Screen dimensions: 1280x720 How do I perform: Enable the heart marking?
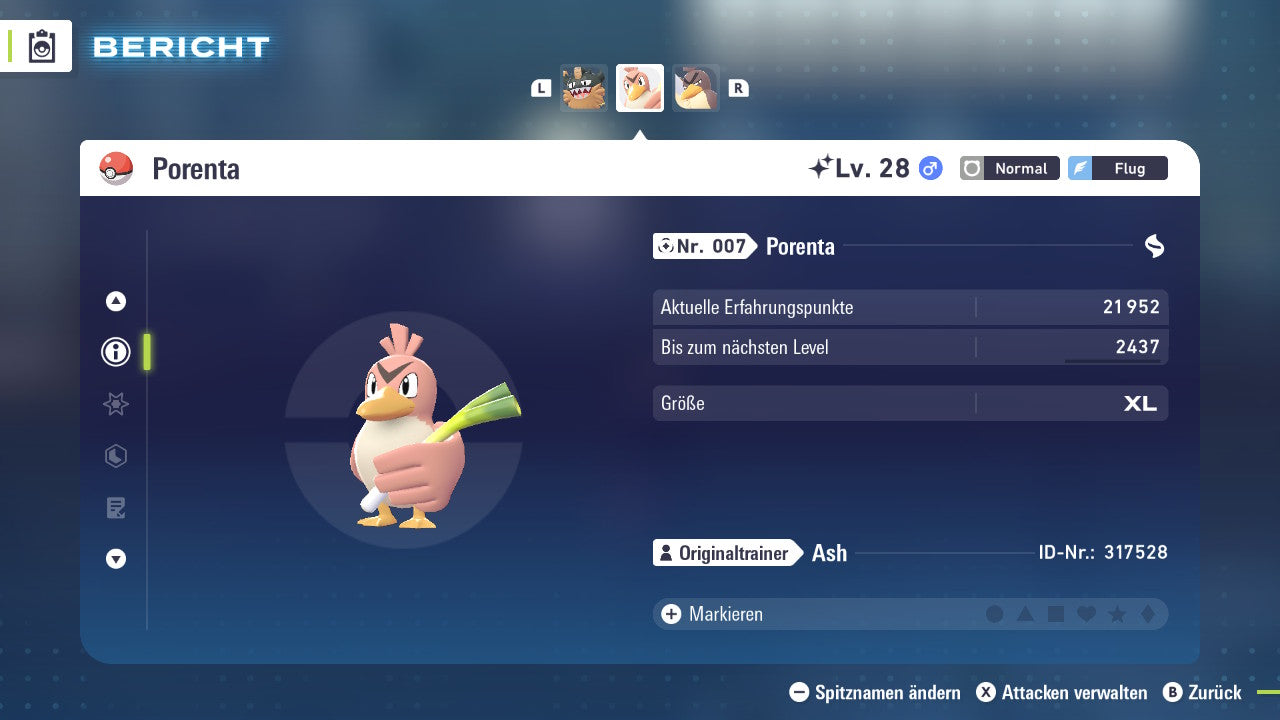pos(1085,614)
